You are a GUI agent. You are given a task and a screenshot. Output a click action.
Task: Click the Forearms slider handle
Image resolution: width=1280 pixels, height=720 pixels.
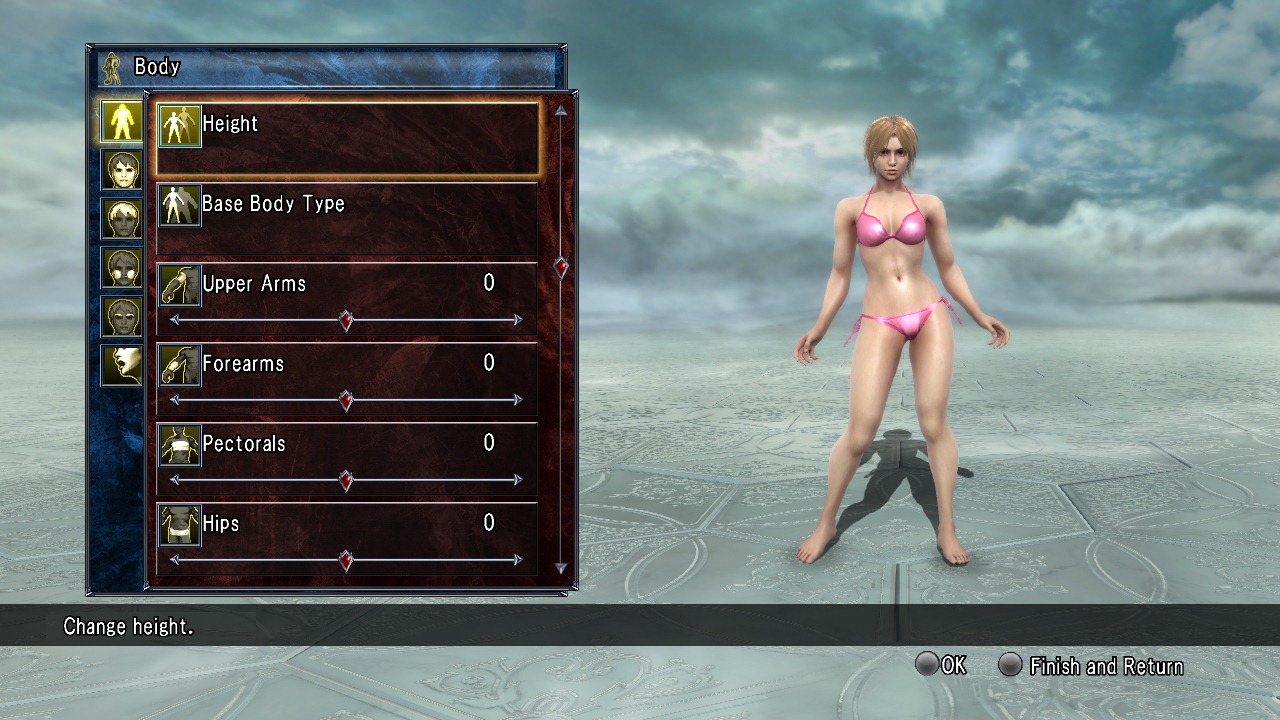coord(346,401)
